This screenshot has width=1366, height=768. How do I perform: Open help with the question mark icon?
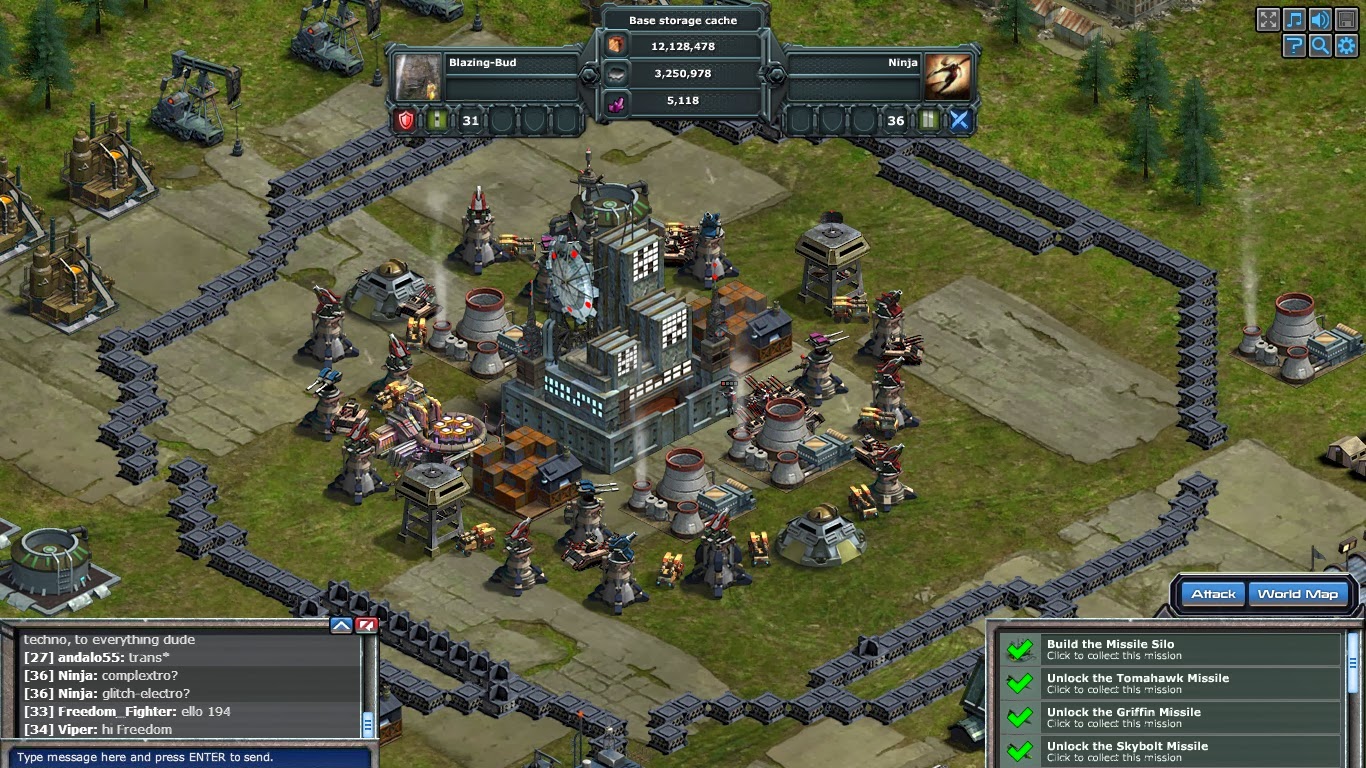1295,45
